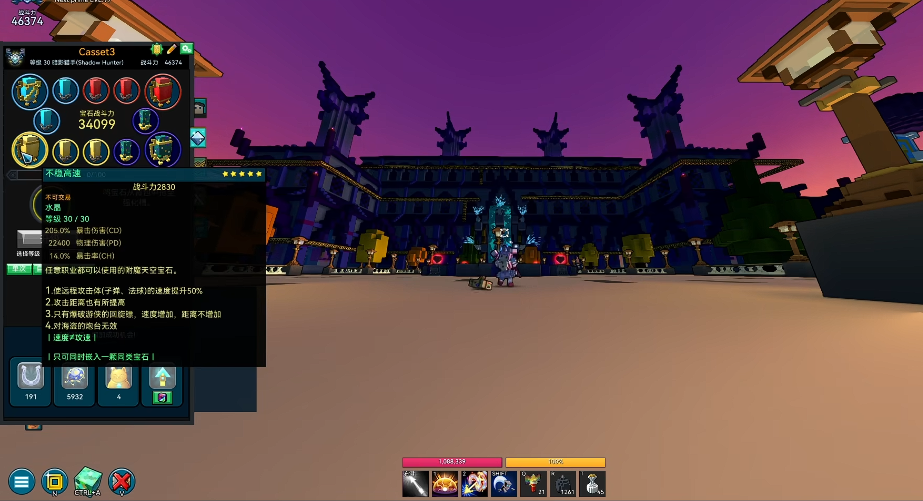This screenshot has width=923, height=501.
Task: Select the large red empowered gem slot
Action: pos(162,92)
